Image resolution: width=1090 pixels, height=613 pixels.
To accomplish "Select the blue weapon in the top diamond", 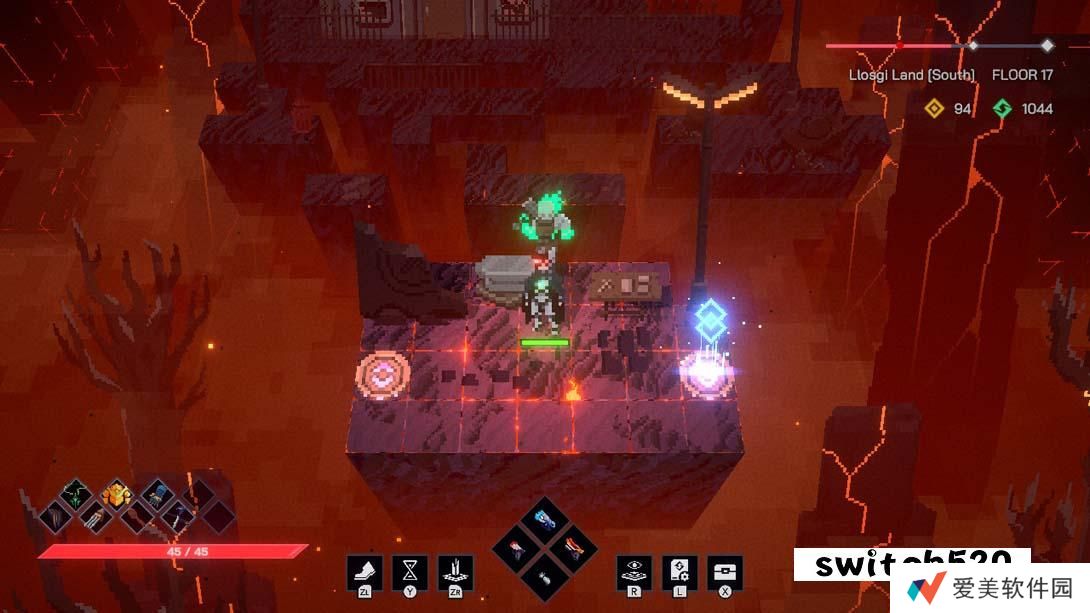I will coord(545,520).
